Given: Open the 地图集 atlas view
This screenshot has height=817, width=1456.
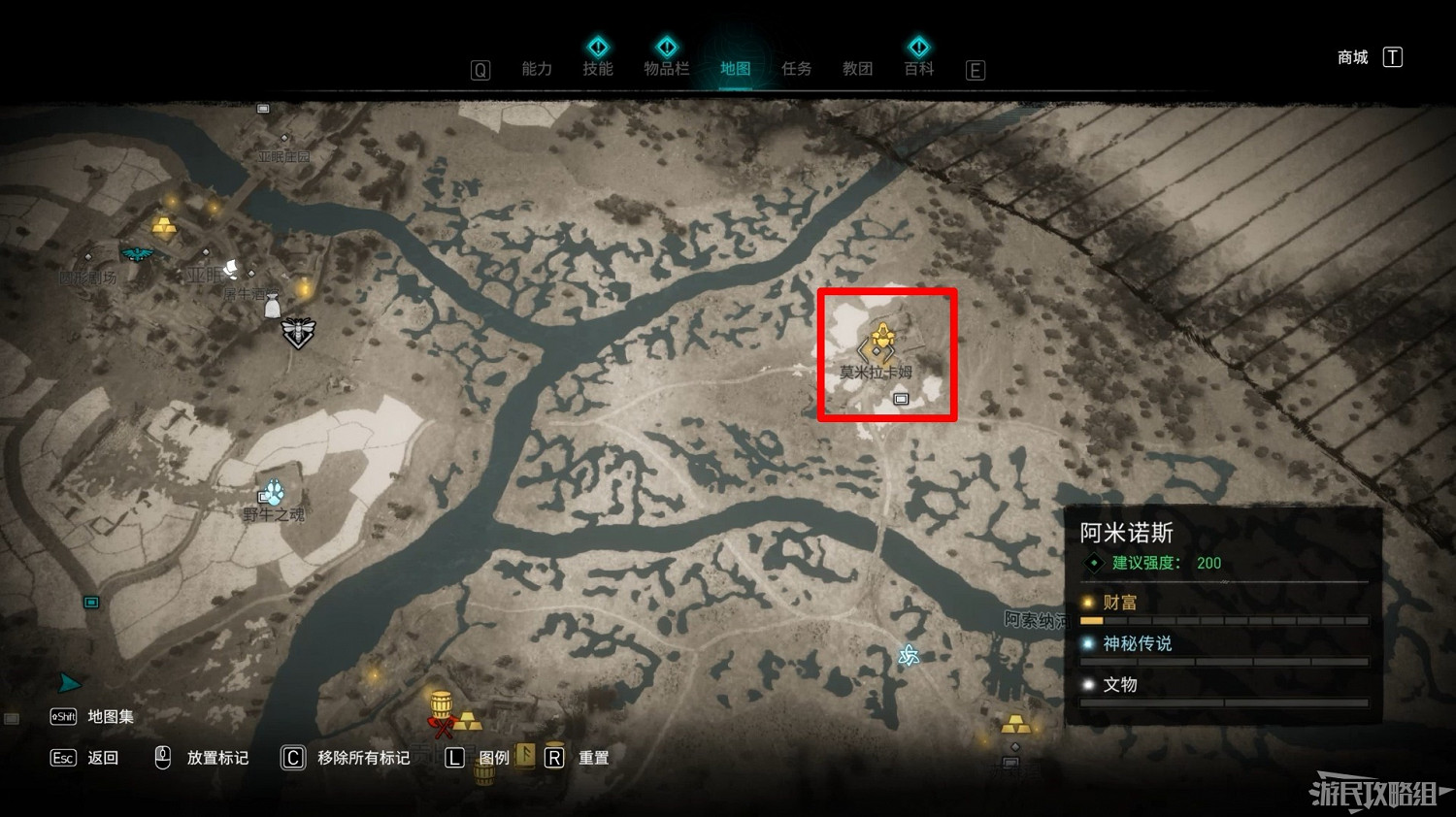Looking at the screenshot, I should (110, 716).
